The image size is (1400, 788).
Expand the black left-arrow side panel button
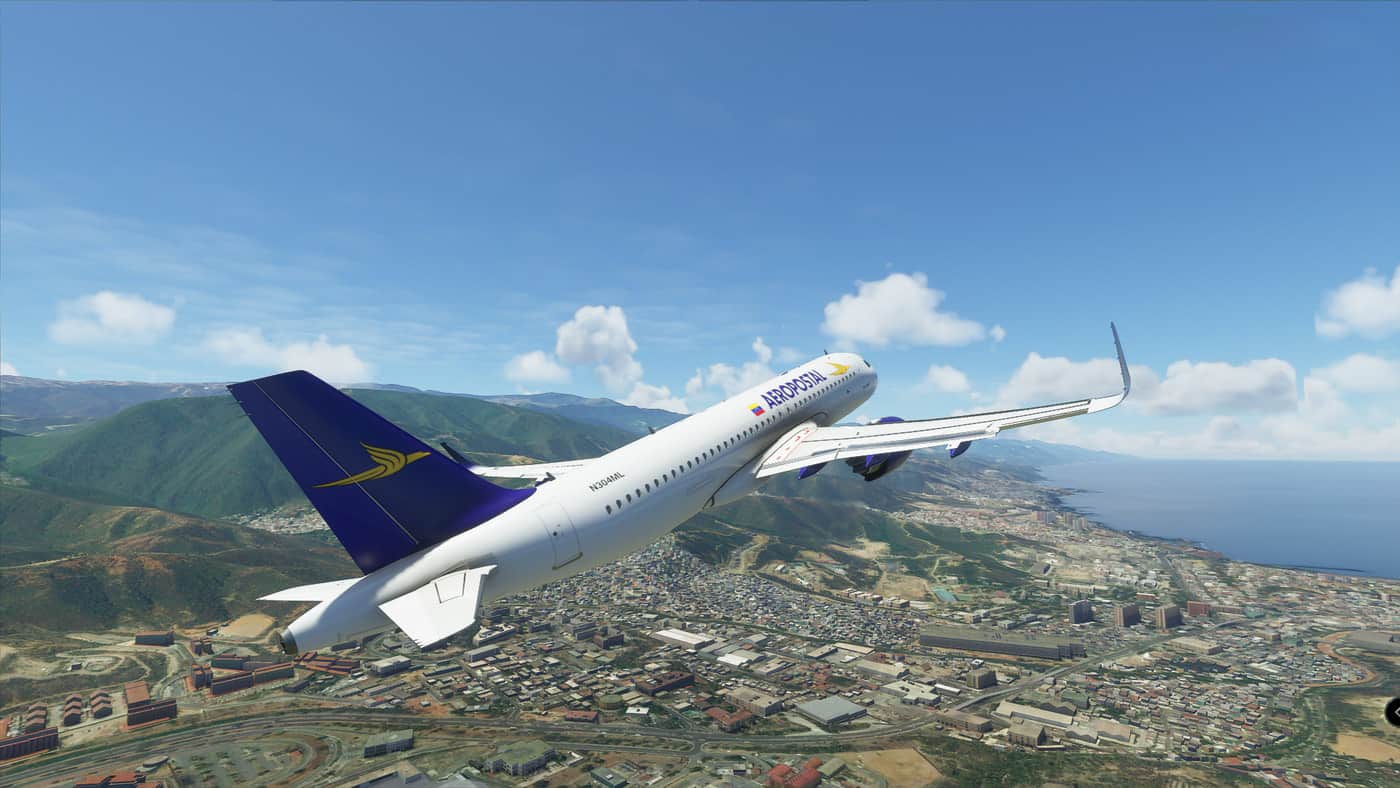click(1393, 711)
